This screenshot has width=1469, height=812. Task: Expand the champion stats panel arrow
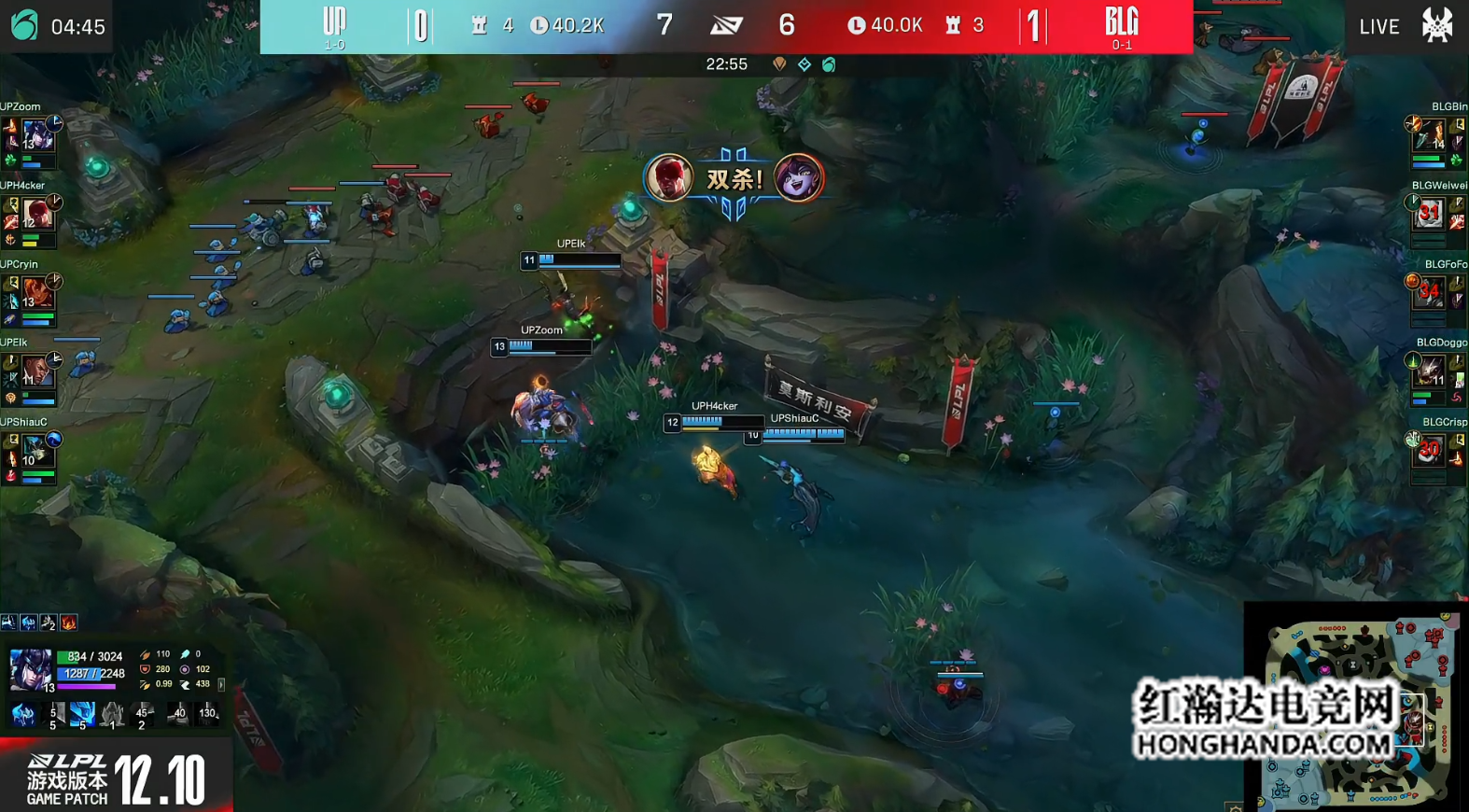tap(221, 684)
